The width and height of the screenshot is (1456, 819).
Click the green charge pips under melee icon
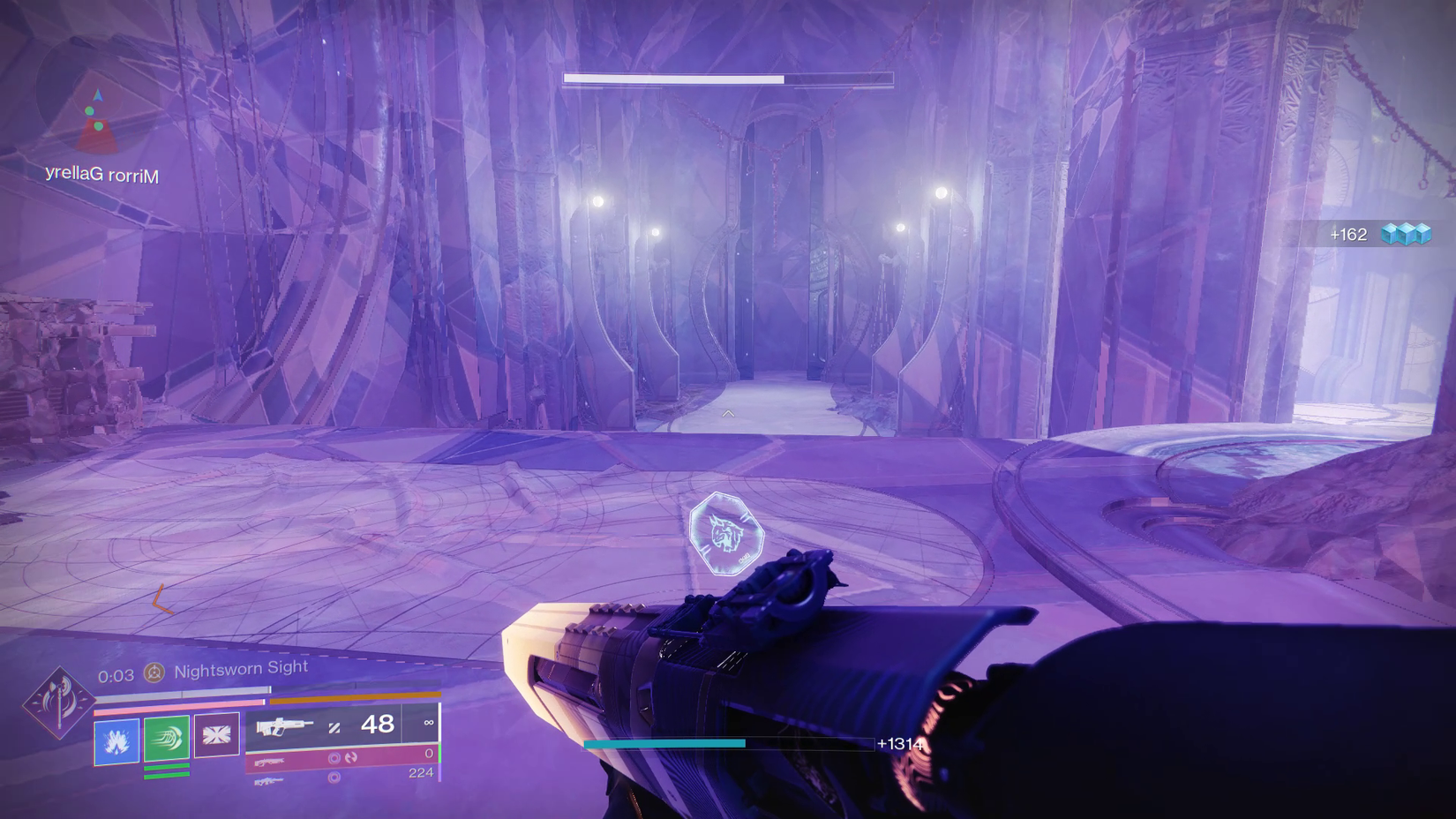point(166,770)
